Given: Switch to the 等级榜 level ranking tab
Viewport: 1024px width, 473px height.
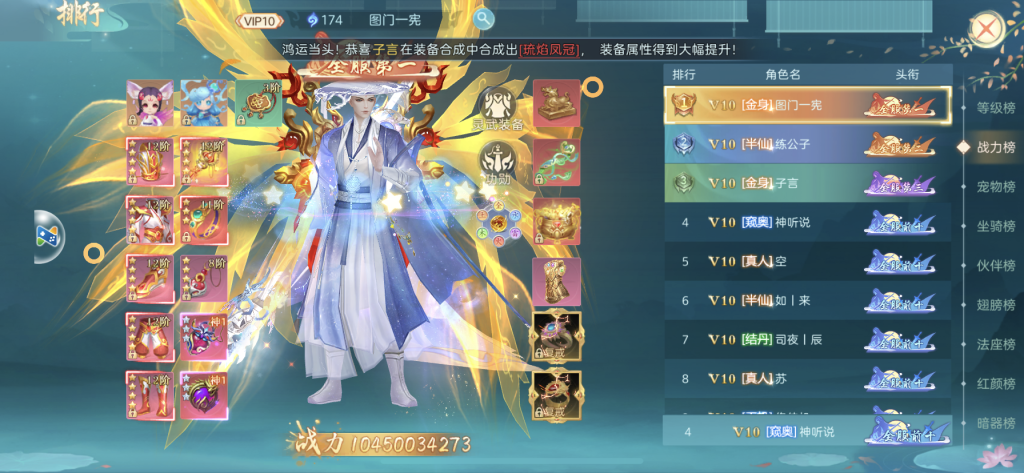Looking at the screenshot, I should tap(994, 108).
